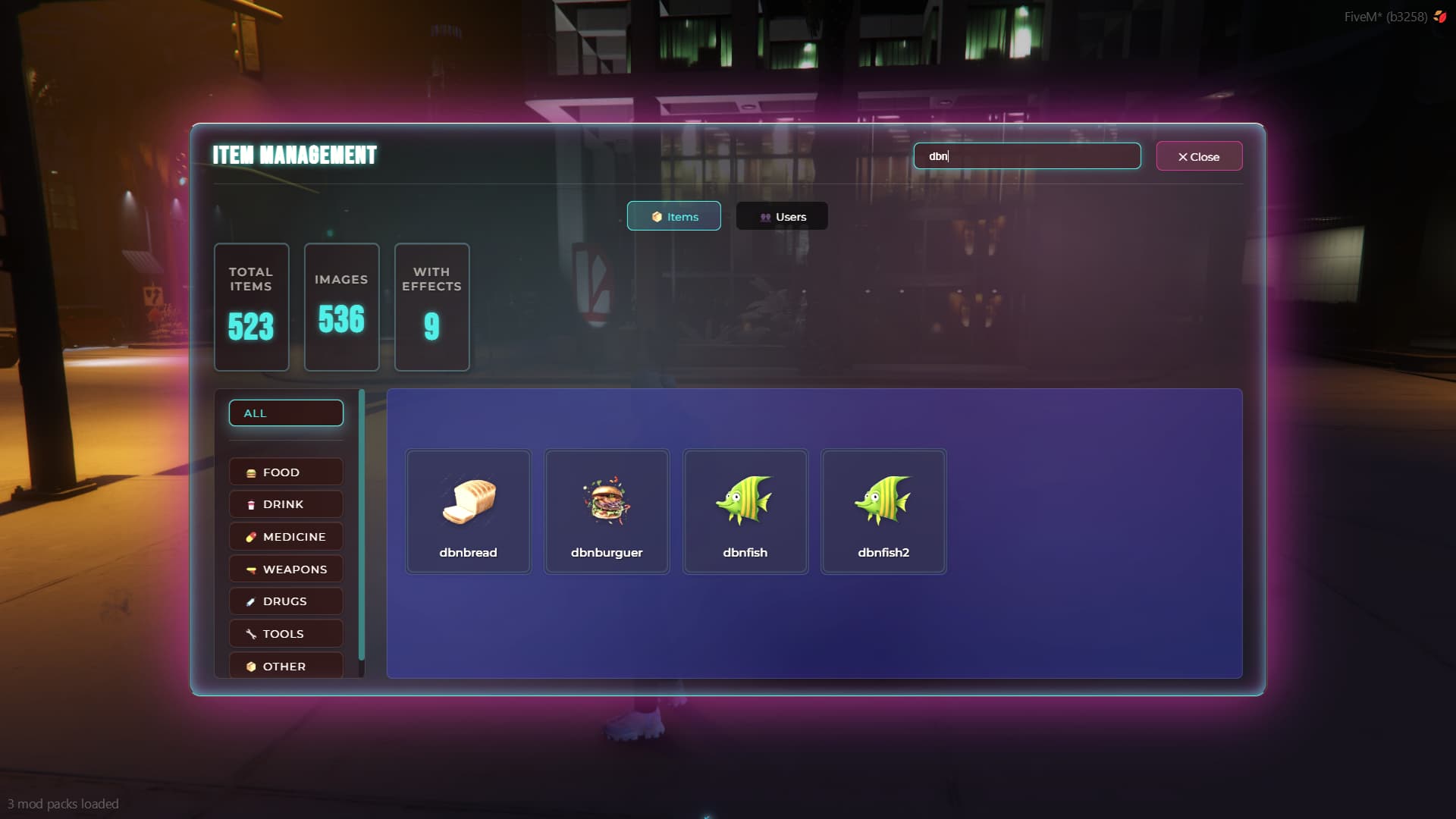Click the syringe icon beside DRUGS
This screenshot has height=819, width=1456.
250,601
